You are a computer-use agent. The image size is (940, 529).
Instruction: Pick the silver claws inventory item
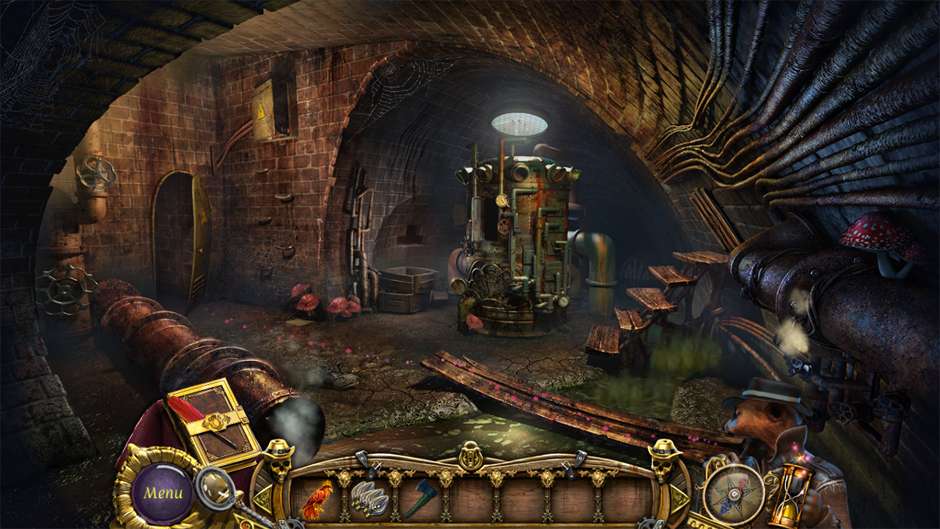point(371,499)
